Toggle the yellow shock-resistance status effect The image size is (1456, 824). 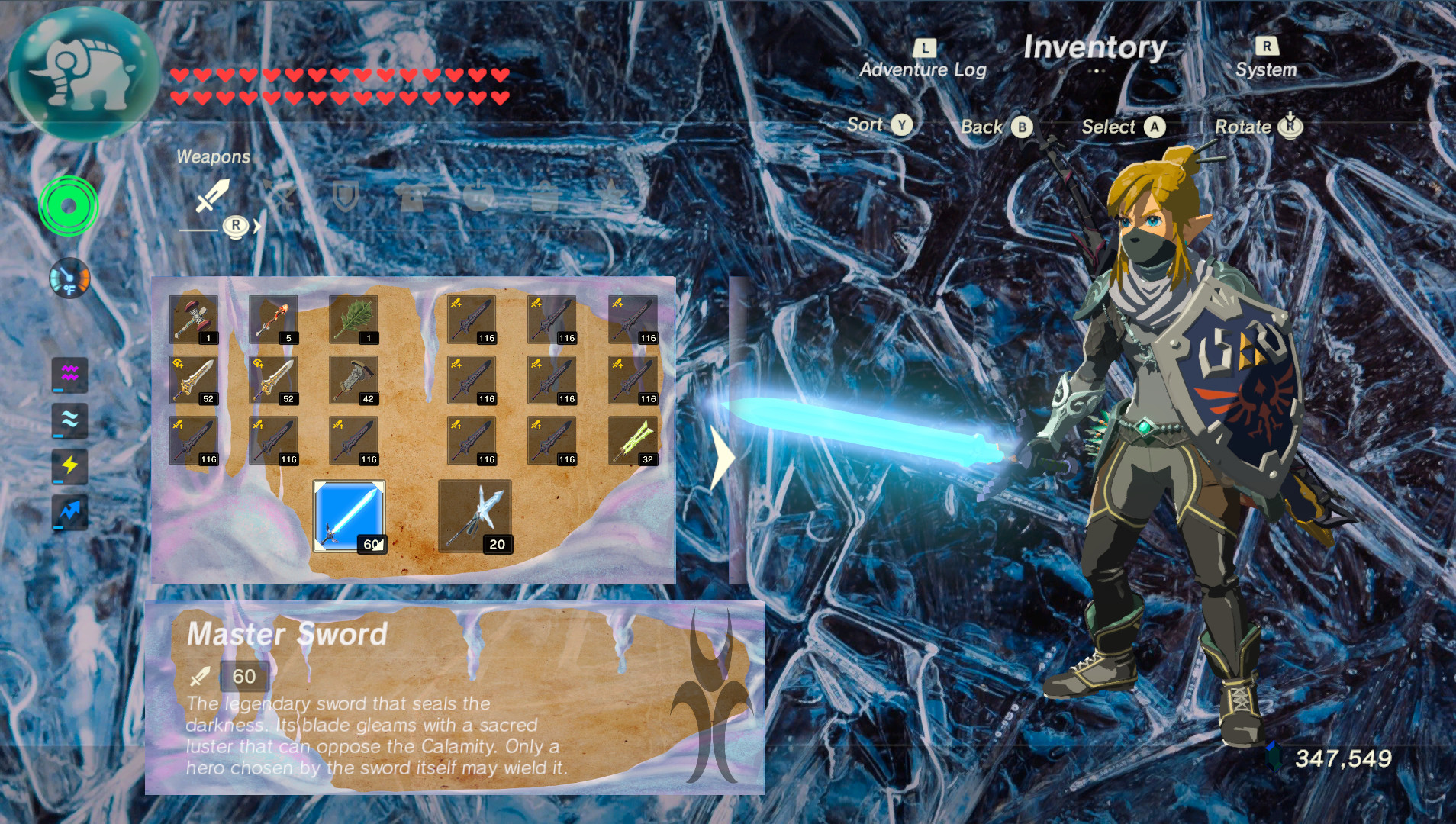[69, 466]
